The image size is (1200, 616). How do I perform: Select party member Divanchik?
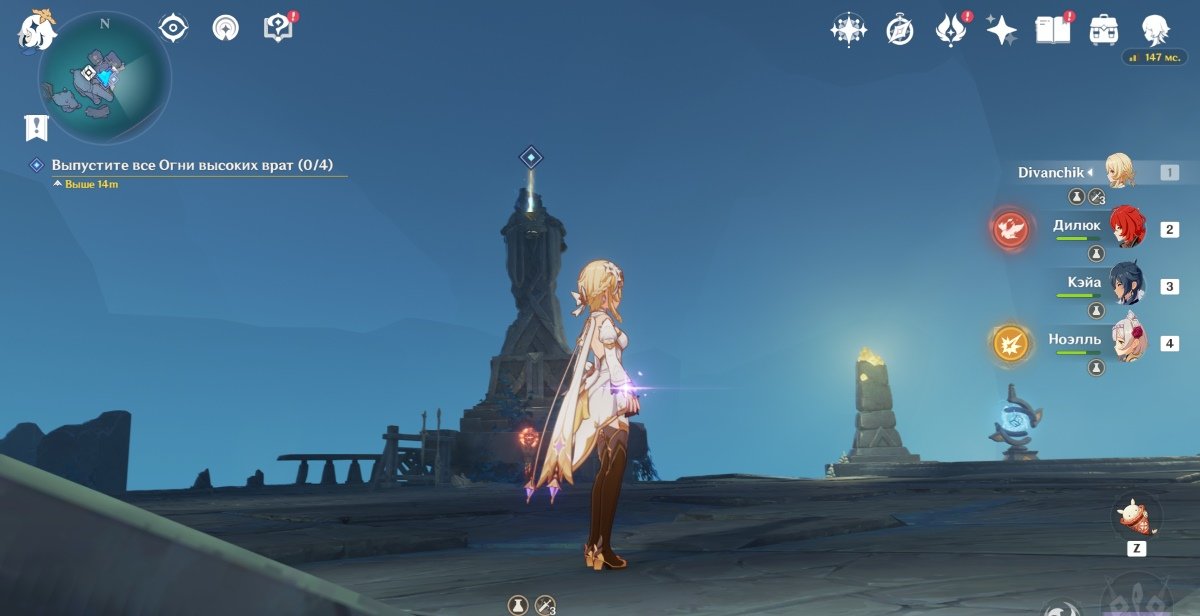(1120, 172)
